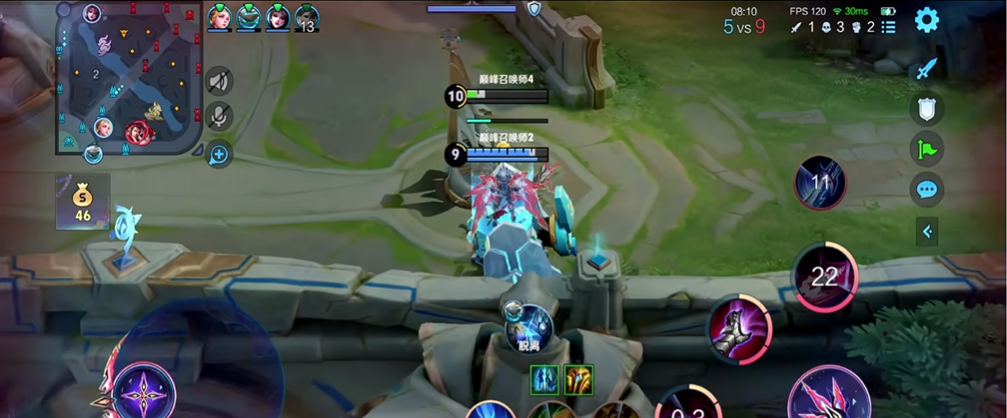This screenshot has height=418, width=1007.
Task: Select the teammate portrait showing 13 timer
Action: click(307, 18)
